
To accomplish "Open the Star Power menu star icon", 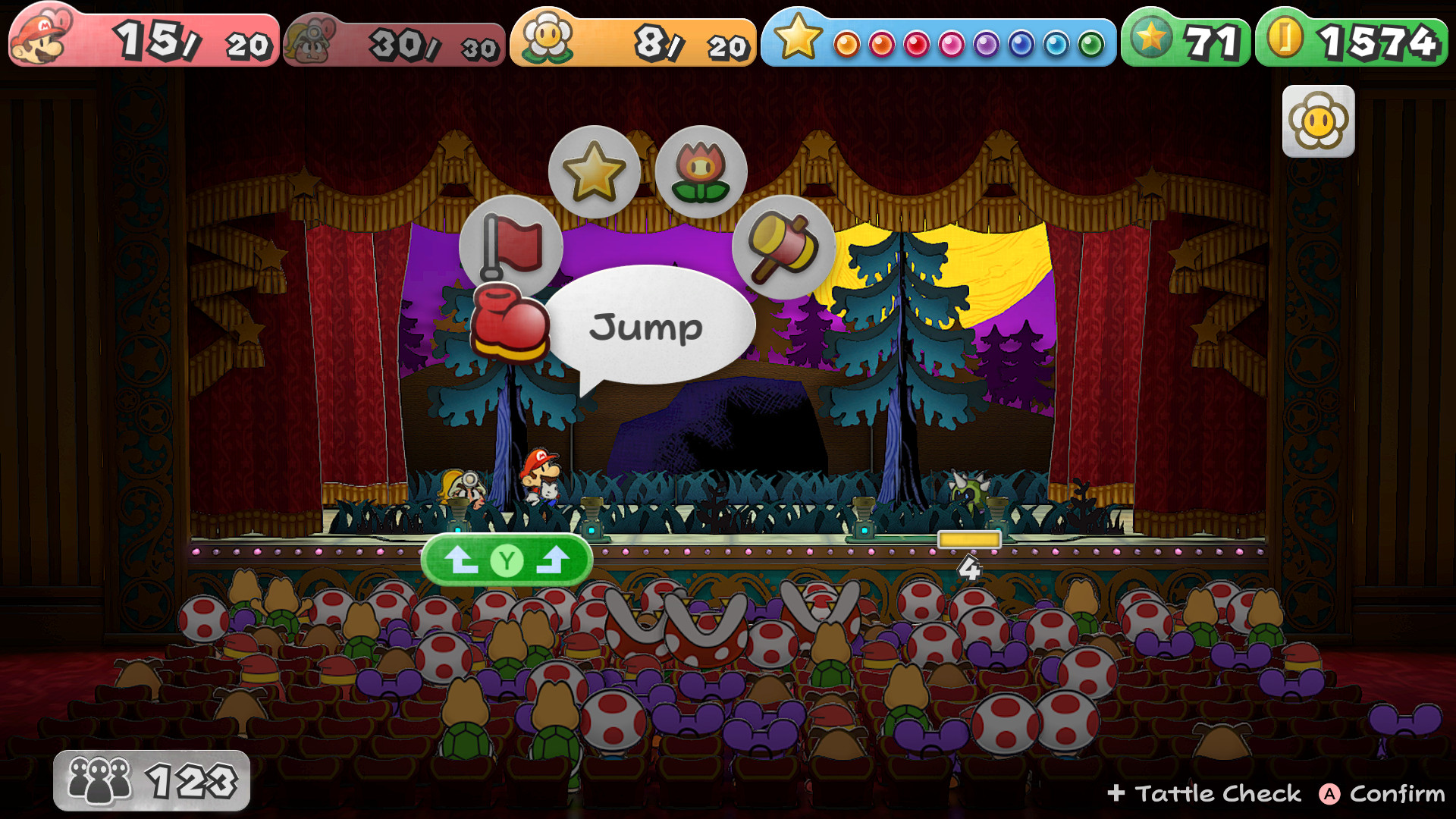I will pos(594,171).
